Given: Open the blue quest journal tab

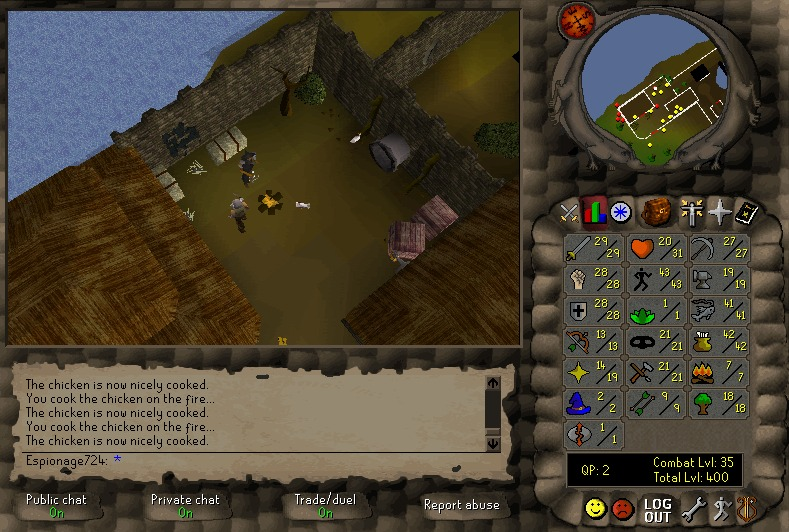Looking at the screenshot, I should [x=621, y=212].
